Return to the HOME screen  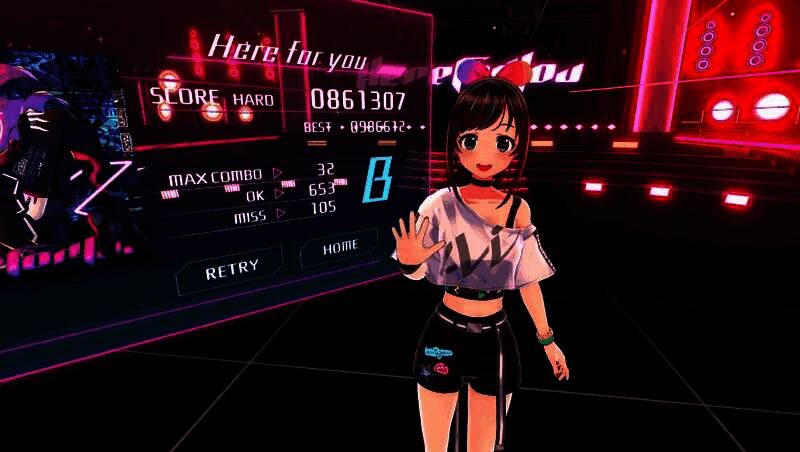click(341, 248)
